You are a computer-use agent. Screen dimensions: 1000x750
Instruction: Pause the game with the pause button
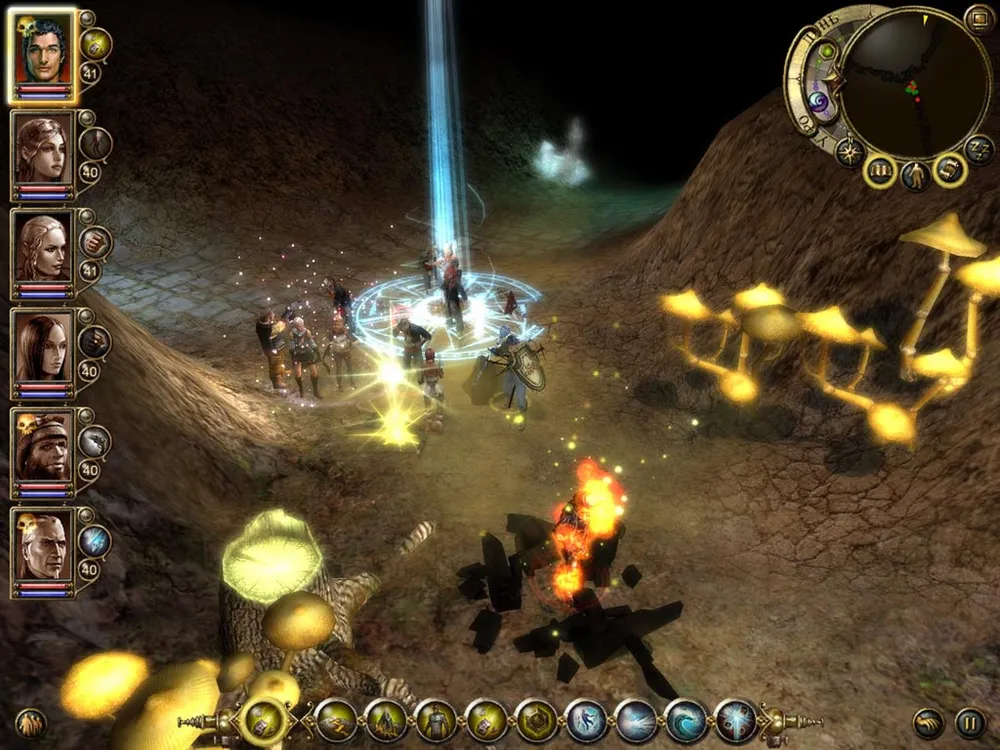click(969, 722)
